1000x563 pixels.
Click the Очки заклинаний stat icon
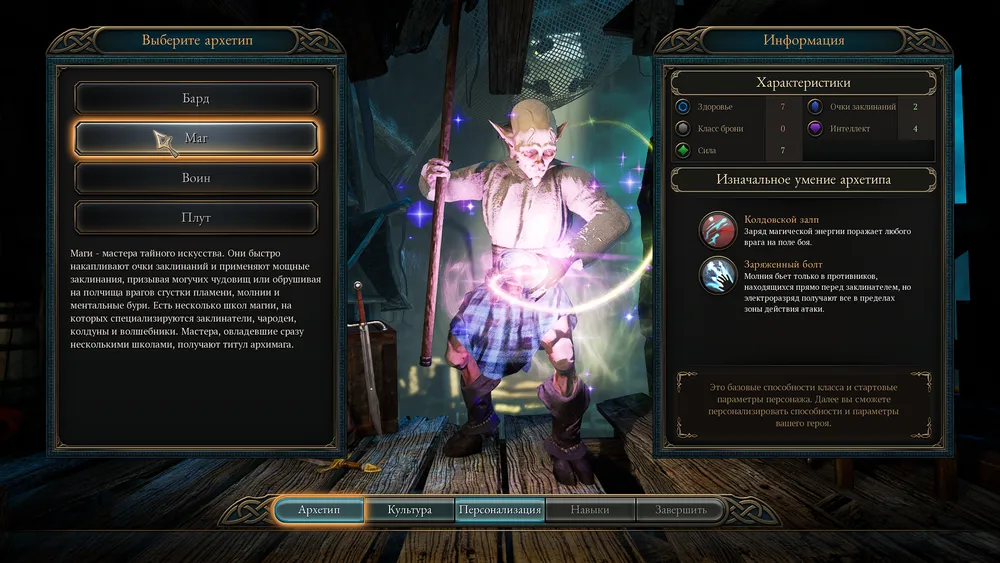click(815, 106)
